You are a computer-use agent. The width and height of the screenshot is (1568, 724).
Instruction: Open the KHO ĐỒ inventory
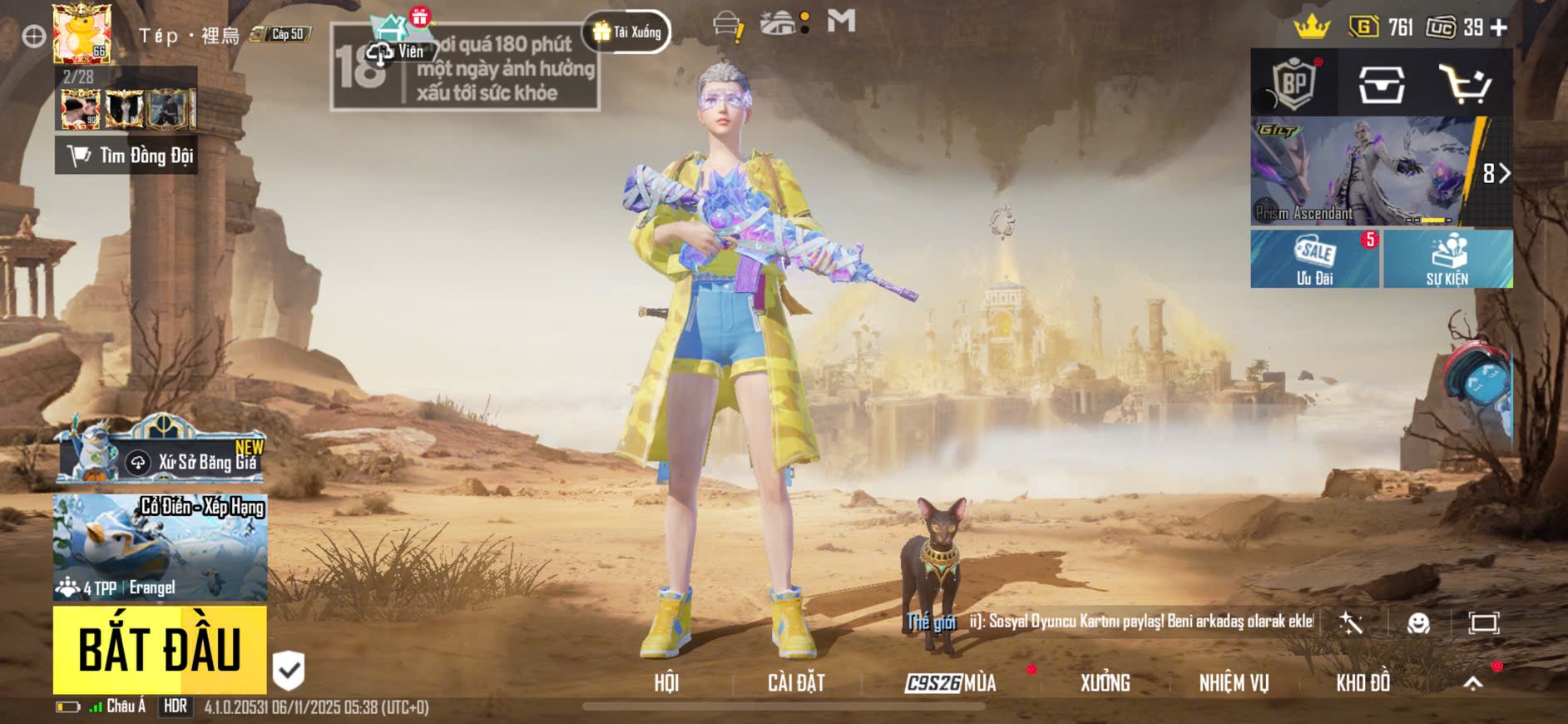click(x=1363, y=683)
